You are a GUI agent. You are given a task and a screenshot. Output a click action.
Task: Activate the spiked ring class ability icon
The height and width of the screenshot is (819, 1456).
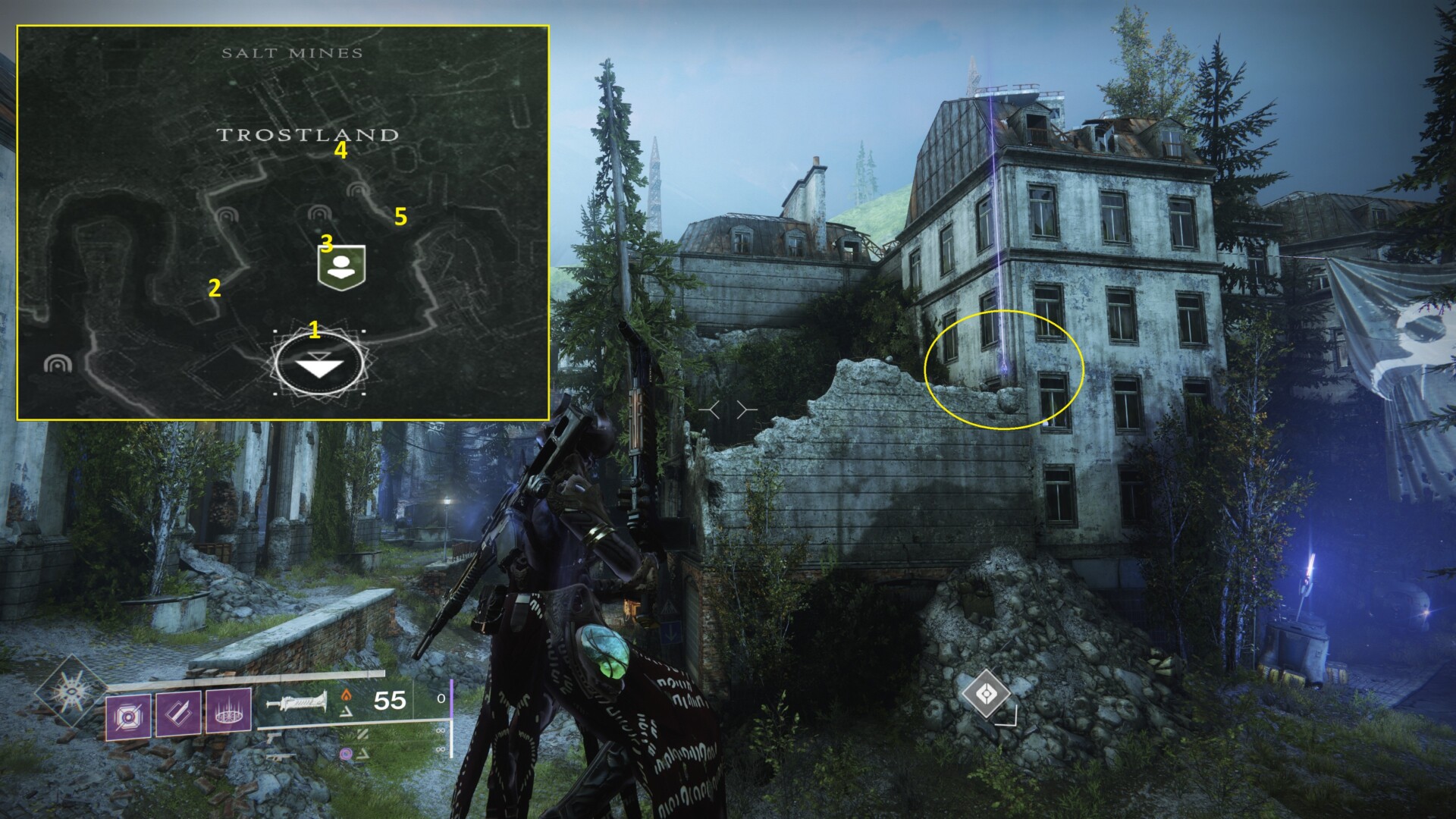pyautogui.click(x=228, y=711)
